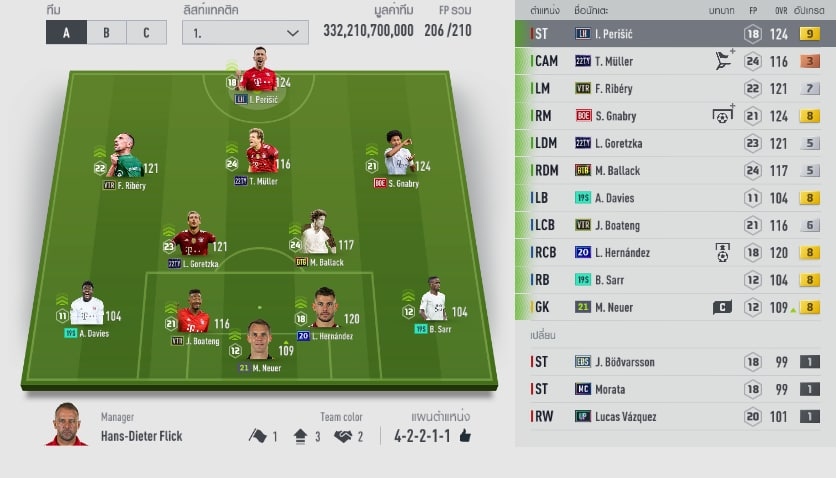Choose J. Boateng card on the pitch
The height and width of the screenshot is (478, 836).
193,316
